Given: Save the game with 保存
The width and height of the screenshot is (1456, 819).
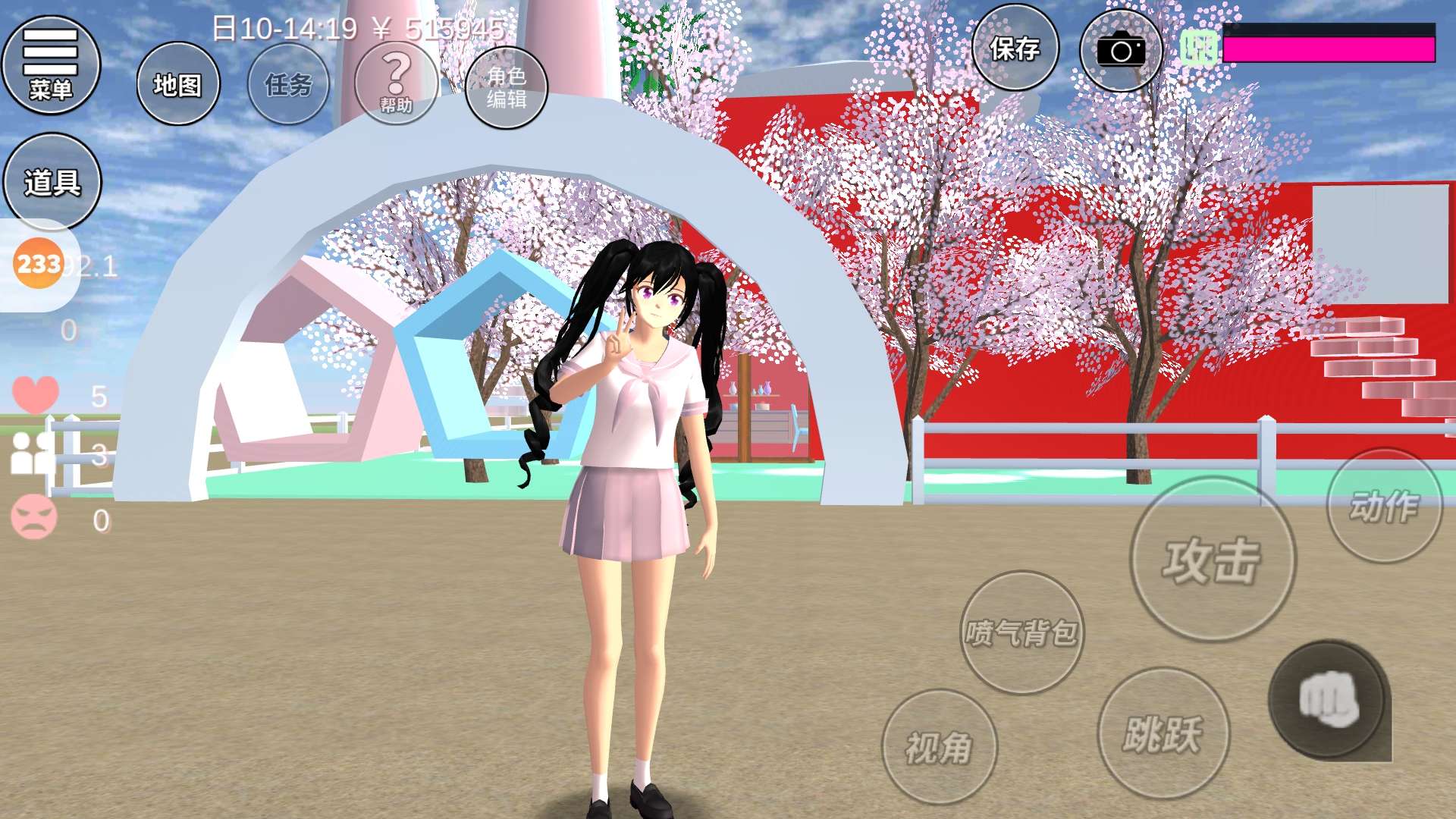Looking at the screenshot, I should pos(1015,49).
